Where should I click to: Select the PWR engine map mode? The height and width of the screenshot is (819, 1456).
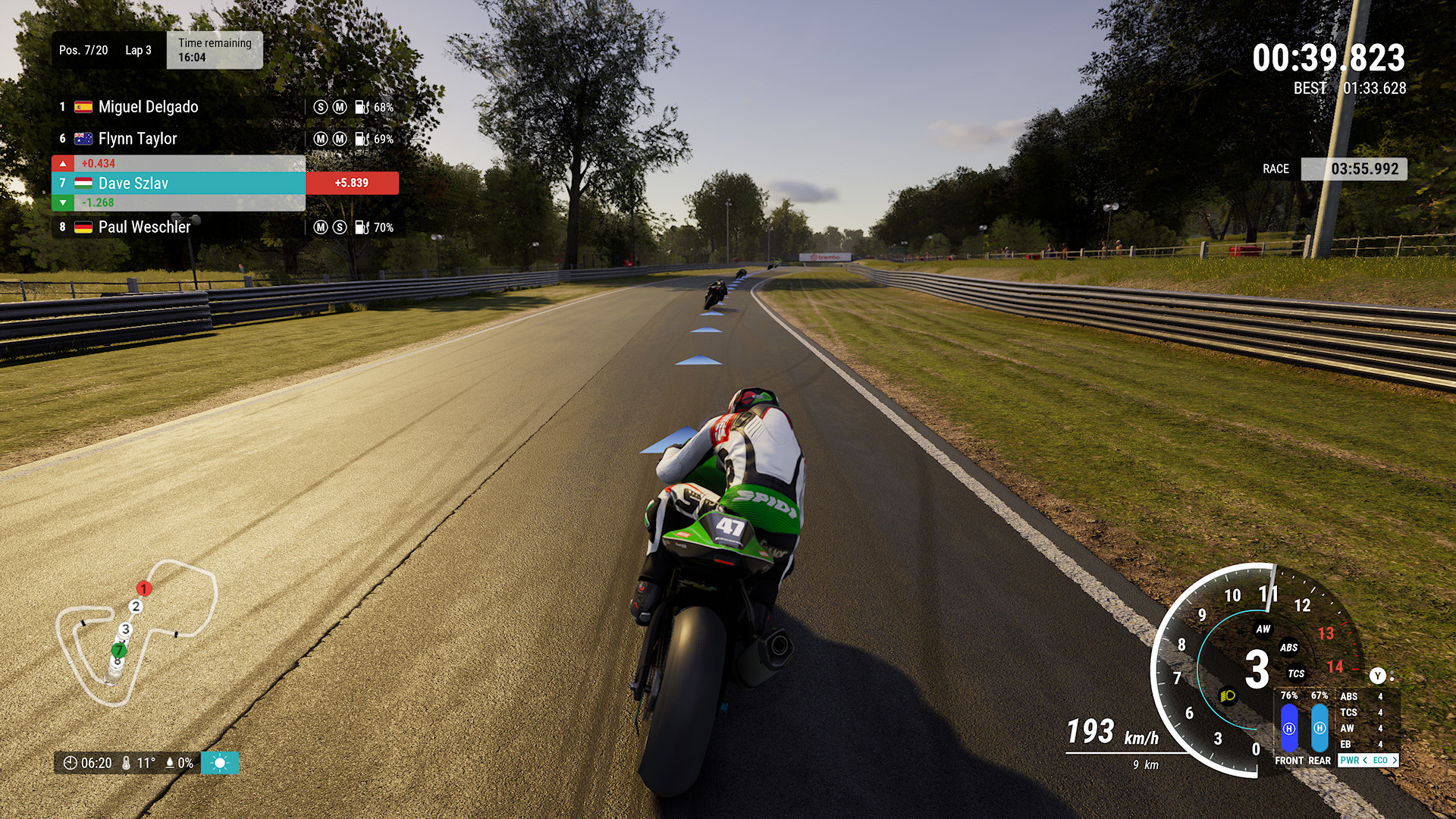point(1350,760)
